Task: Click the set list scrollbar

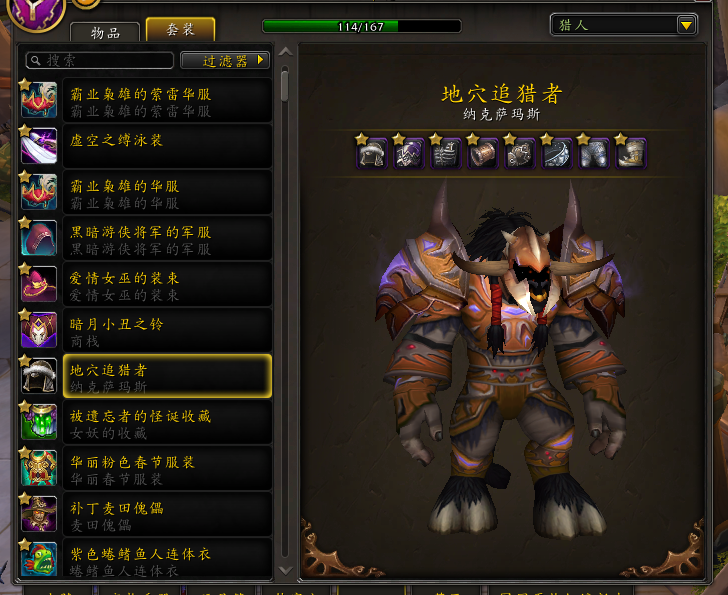Action: 285,84
